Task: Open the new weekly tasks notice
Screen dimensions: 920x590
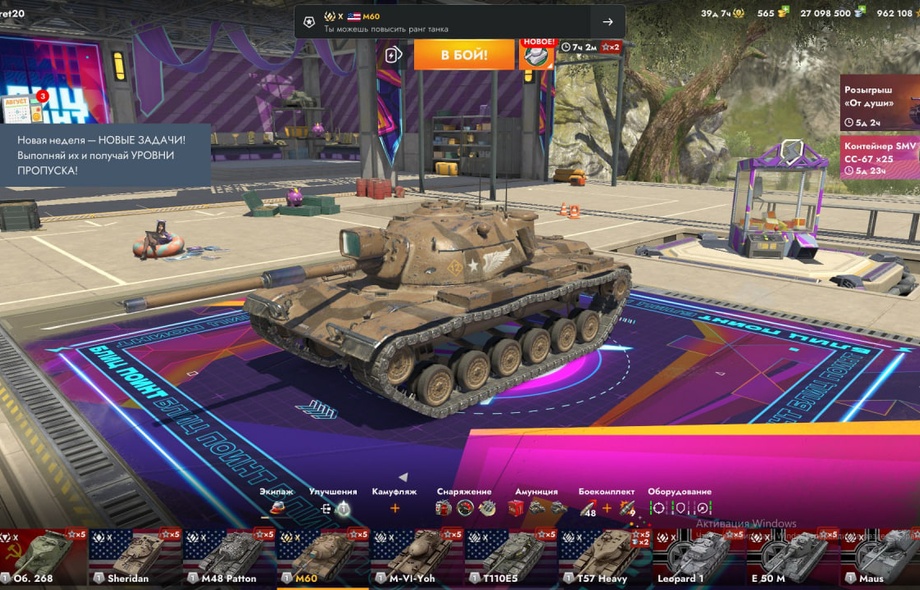Action: pyautogui.click(x=105, y=155)
